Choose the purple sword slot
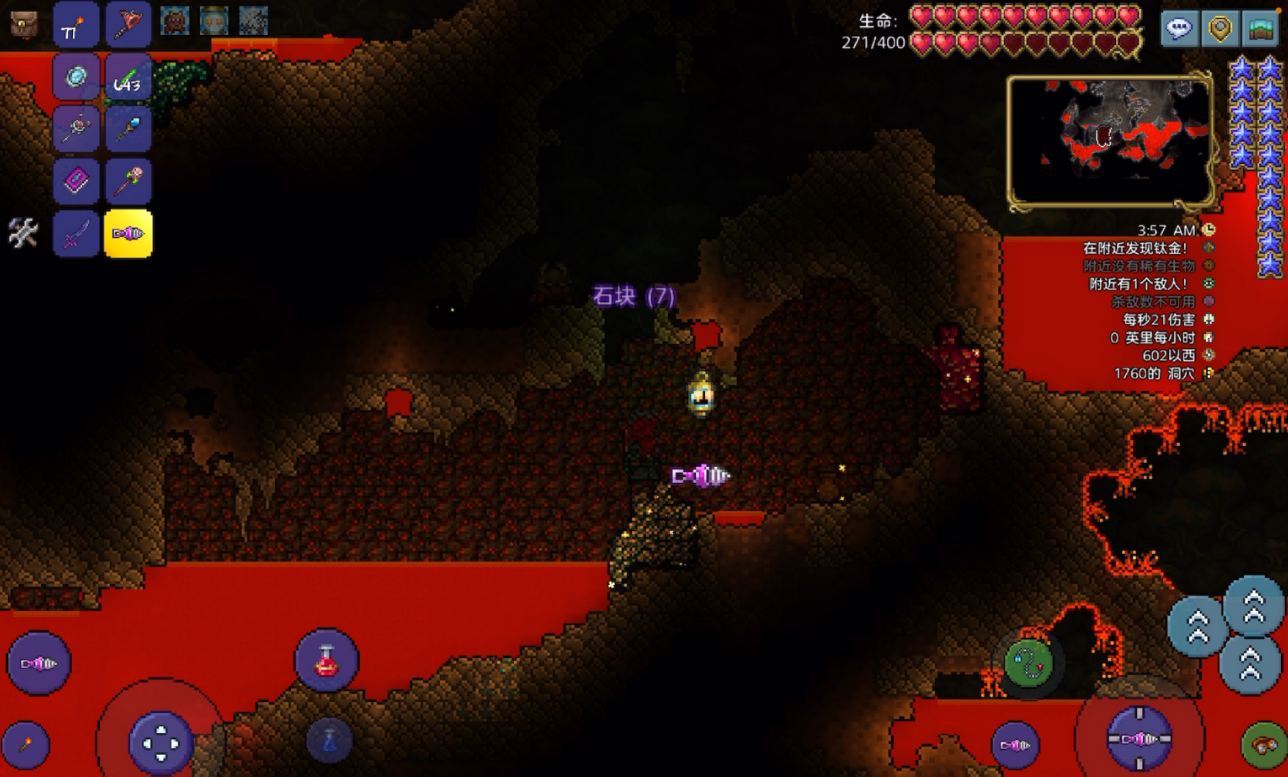The width and height of the screenshot is (1288, 777). 76,234
